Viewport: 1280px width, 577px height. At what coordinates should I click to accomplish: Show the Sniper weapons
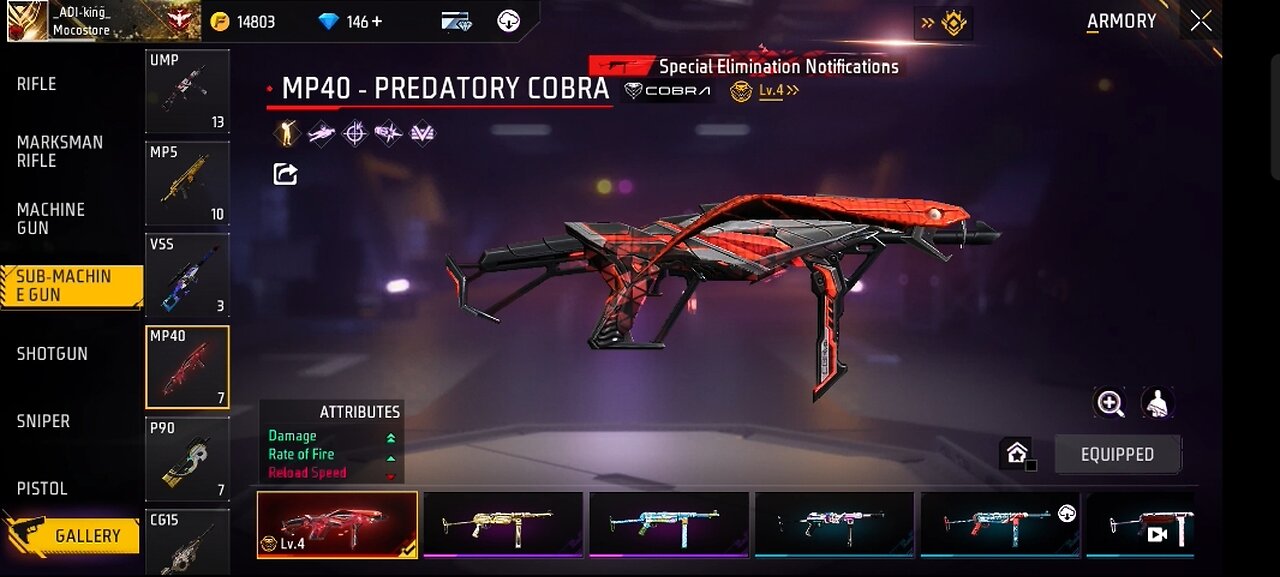[x=43, y=421]
